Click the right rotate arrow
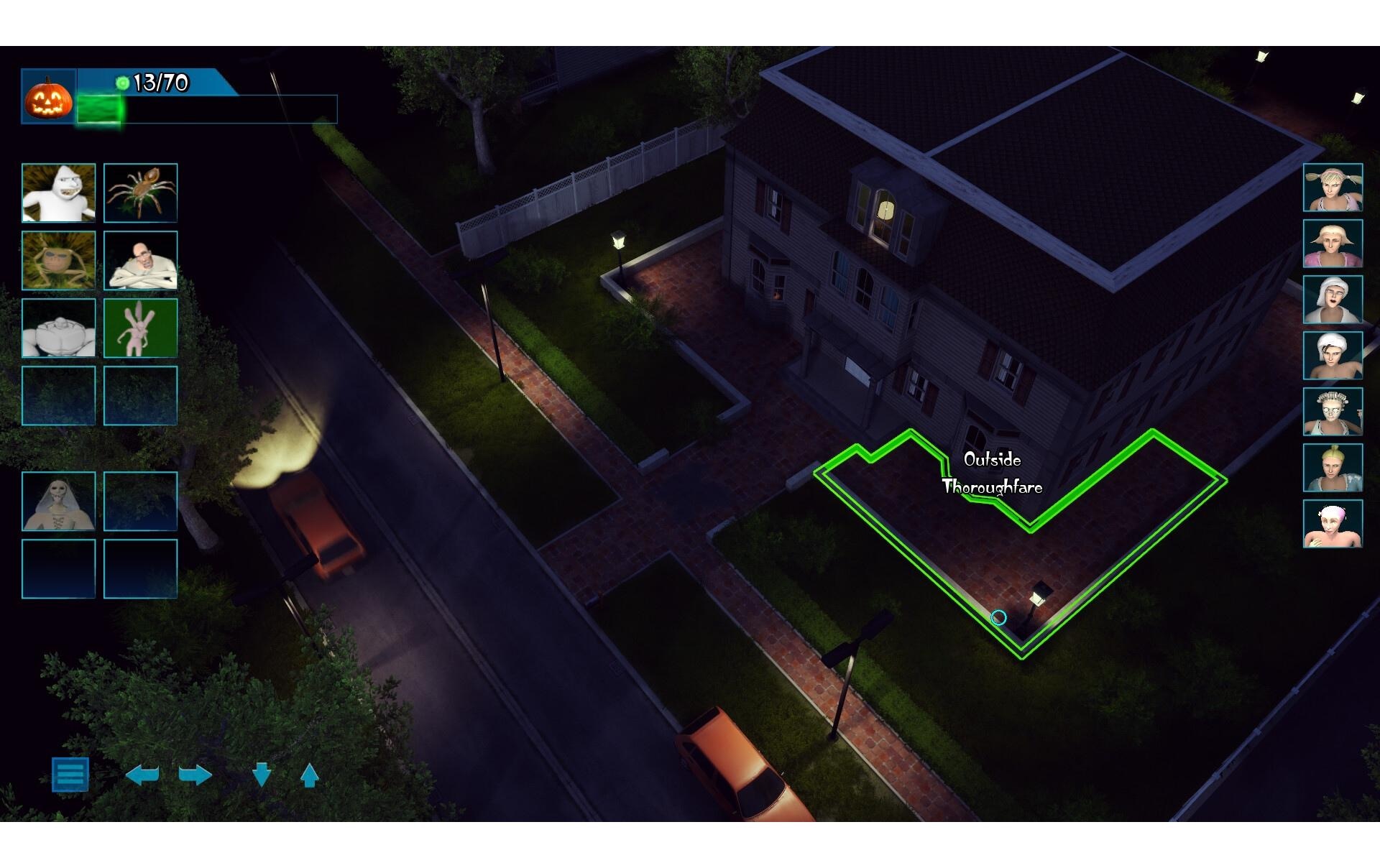Viewport: 1380px width, 868px height. 195,775
